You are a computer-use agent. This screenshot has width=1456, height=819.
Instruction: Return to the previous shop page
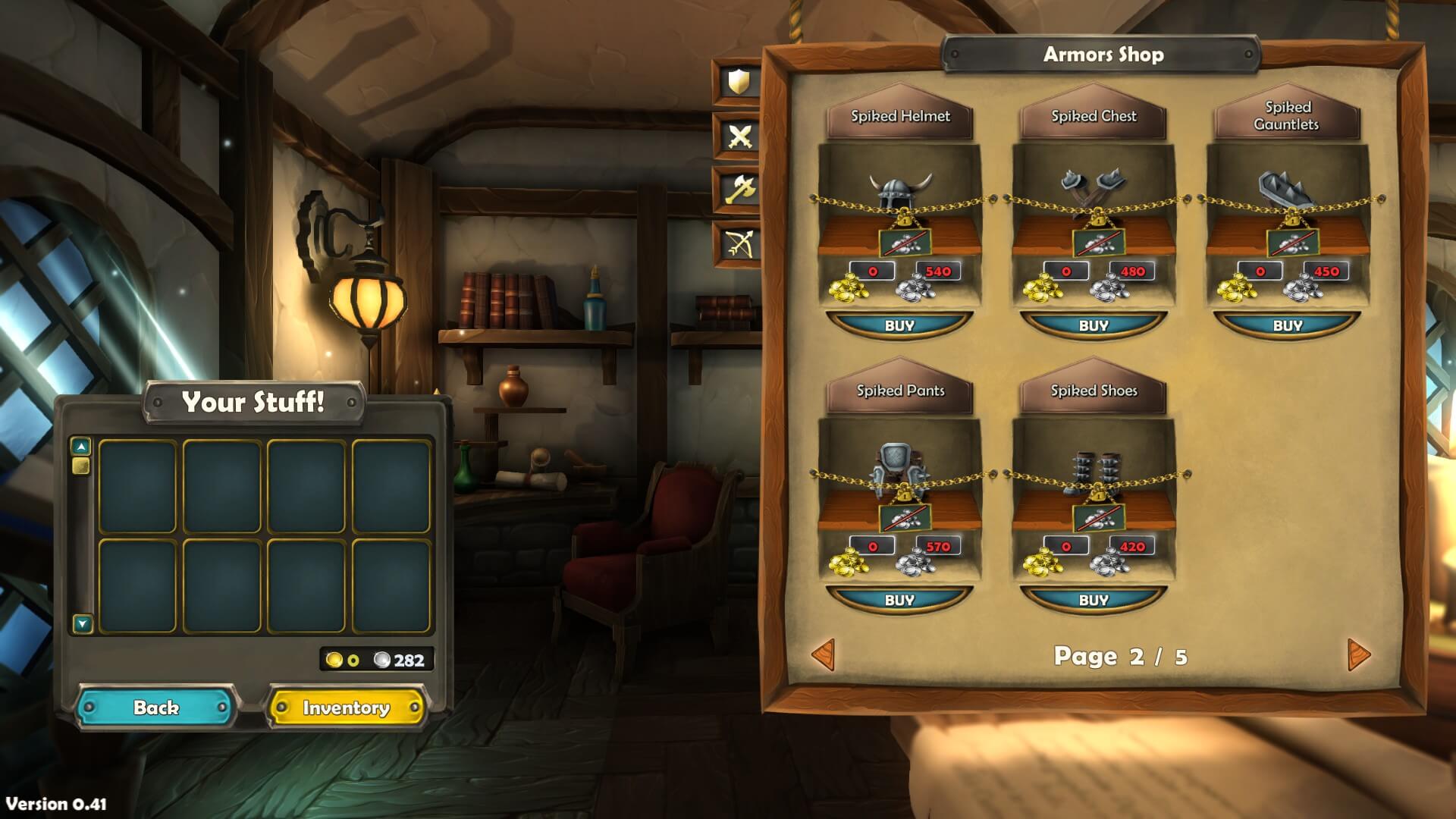coord(824,654)
